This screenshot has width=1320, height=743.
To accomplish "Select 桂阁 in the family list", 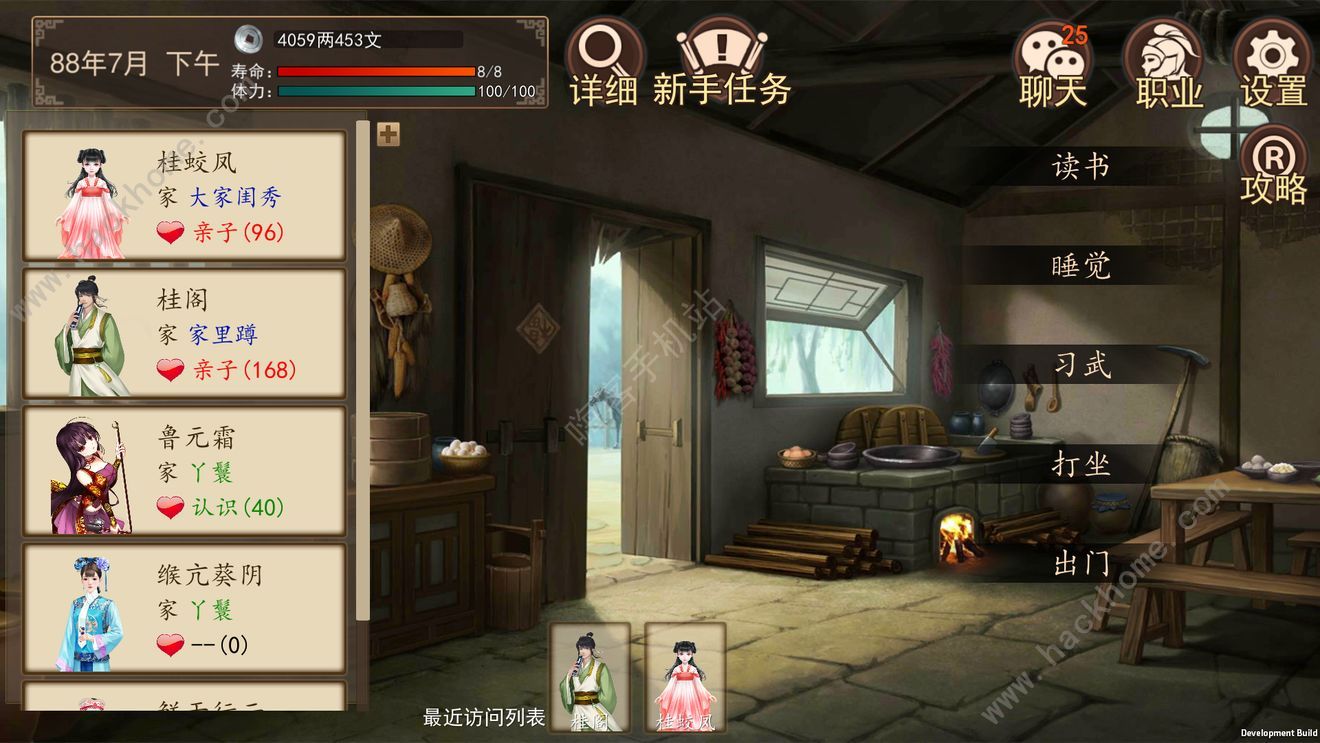I will [x=184, y=334].
